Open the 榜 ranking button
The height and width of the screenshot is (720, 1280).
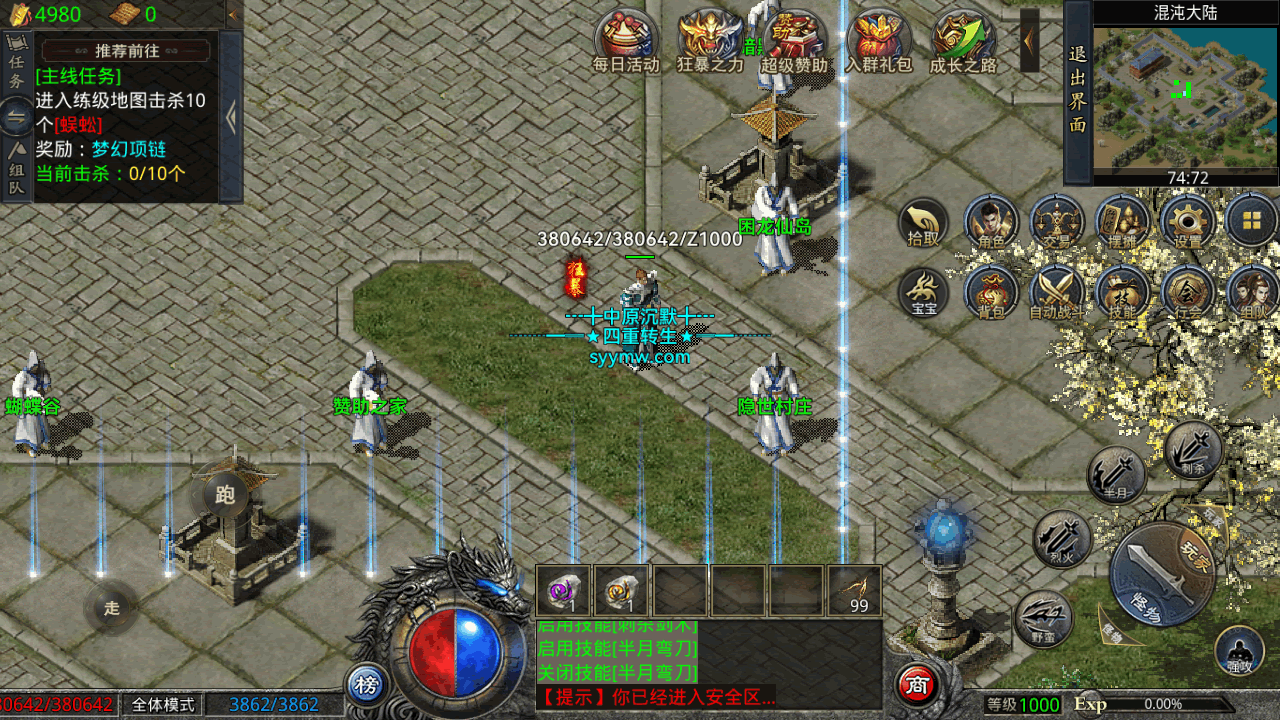point(367,685)
